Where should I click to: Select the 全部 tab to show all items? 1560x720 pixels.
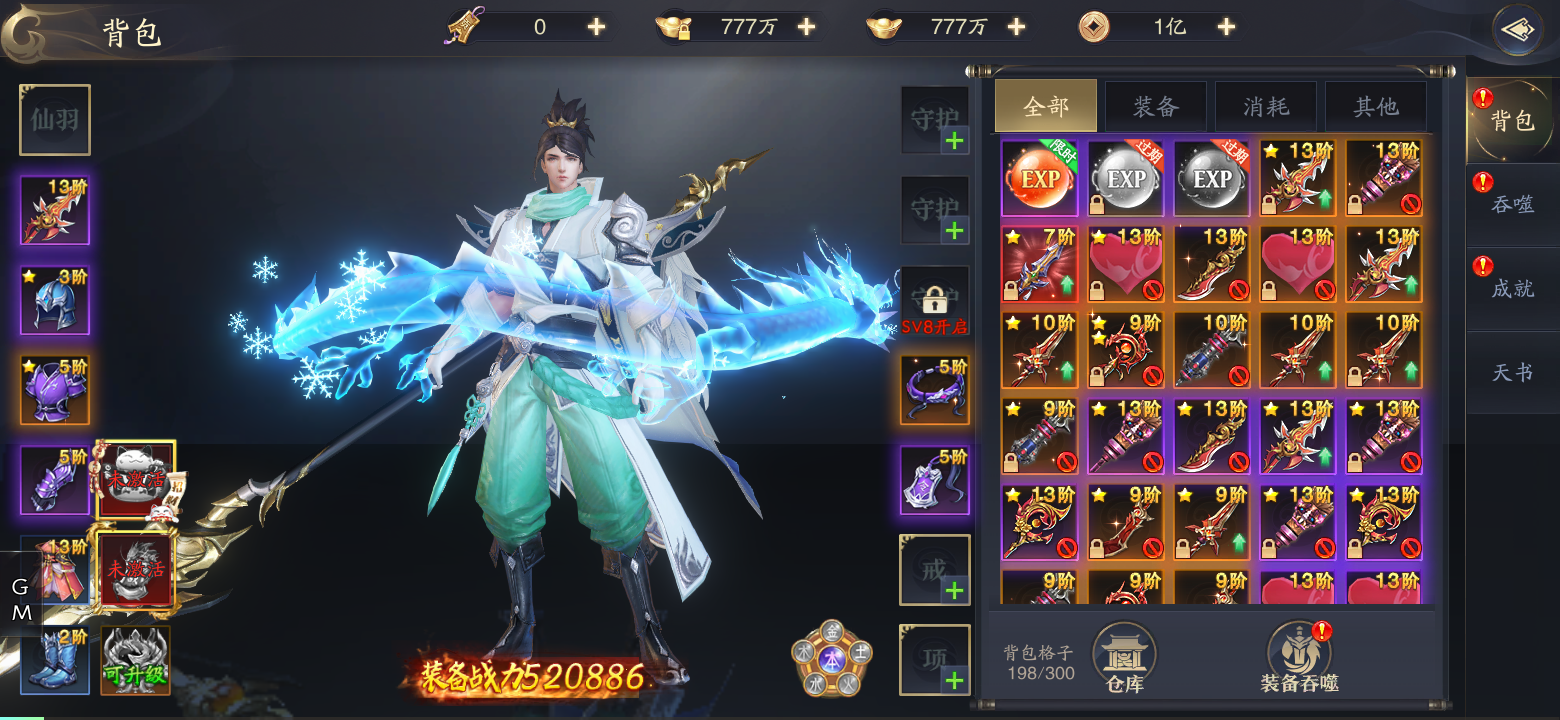1045,105
